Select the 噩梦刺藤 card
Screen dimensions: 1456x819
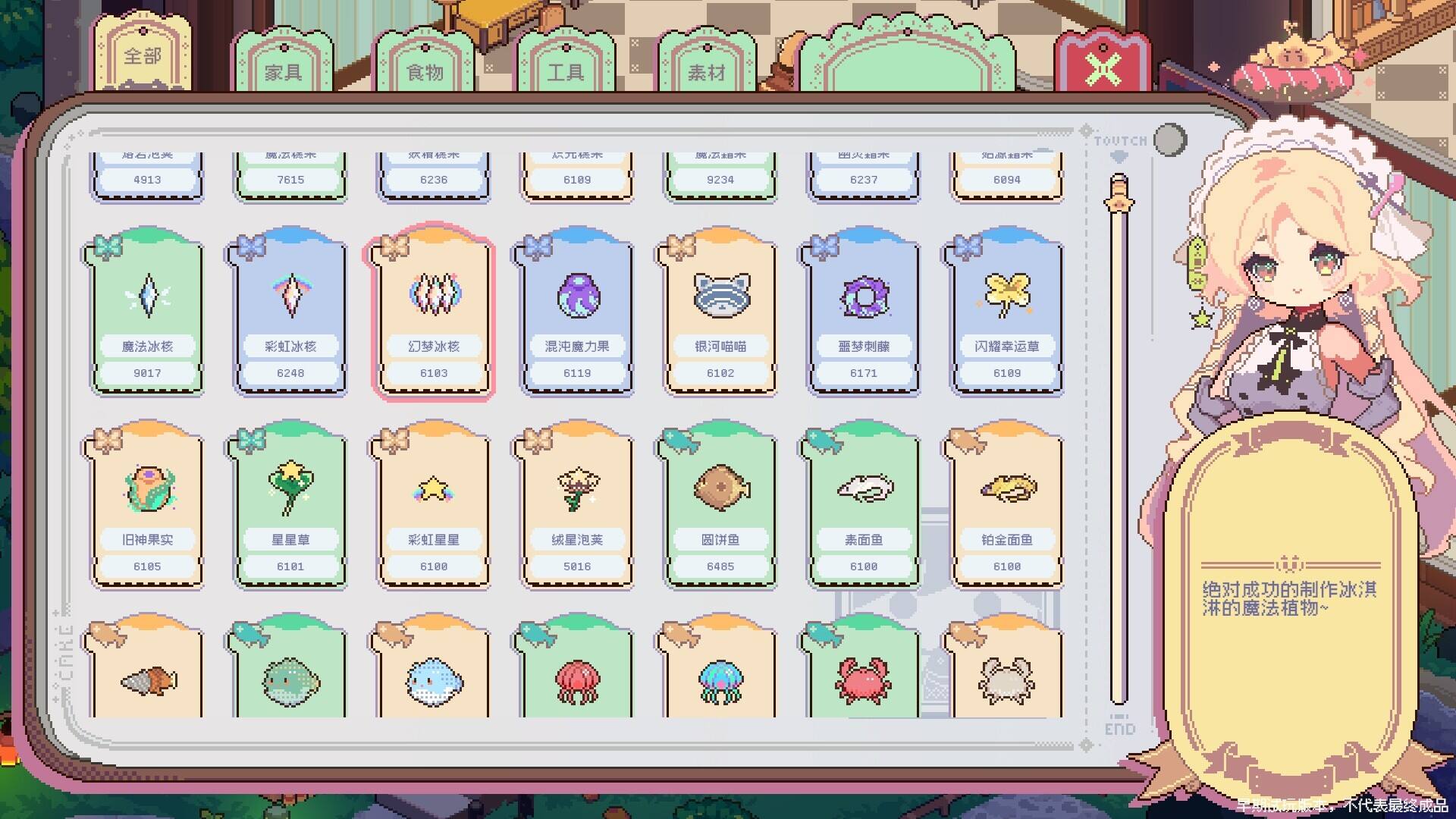pos(863,312)
